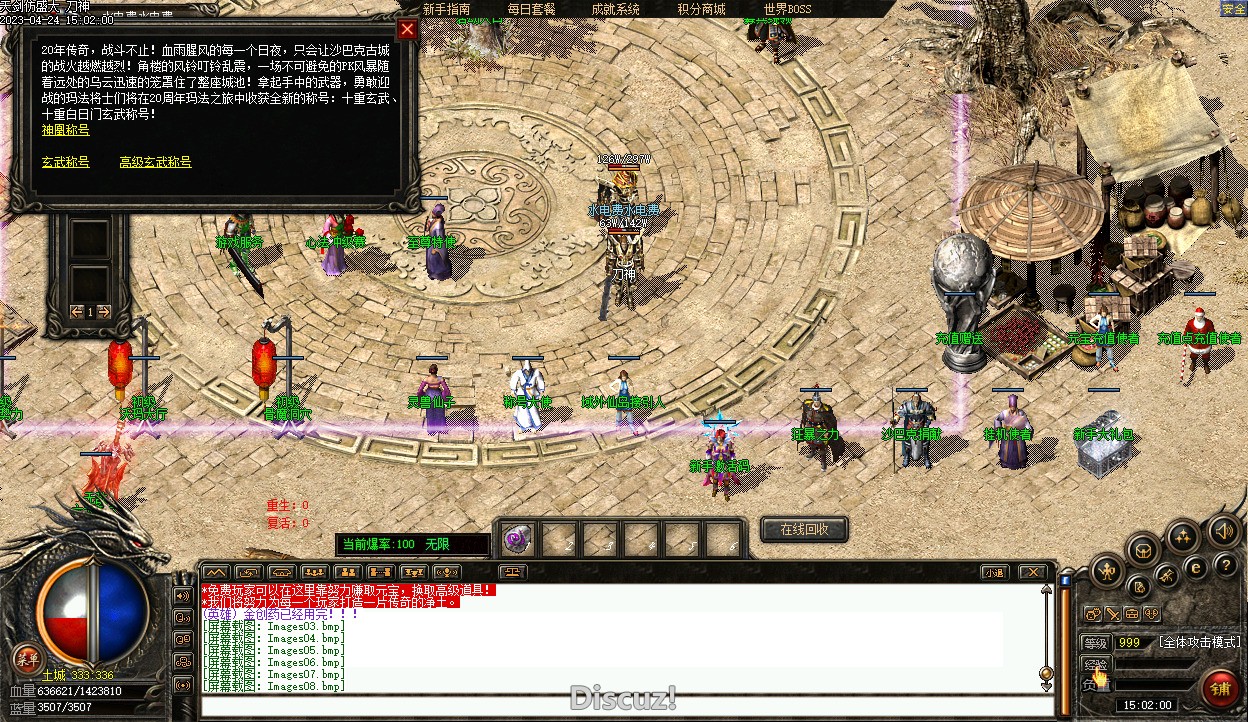This screenshot has height=722, width=1248.
Task: Open the bag with the chest icon
Action: tap(1143, 549)
